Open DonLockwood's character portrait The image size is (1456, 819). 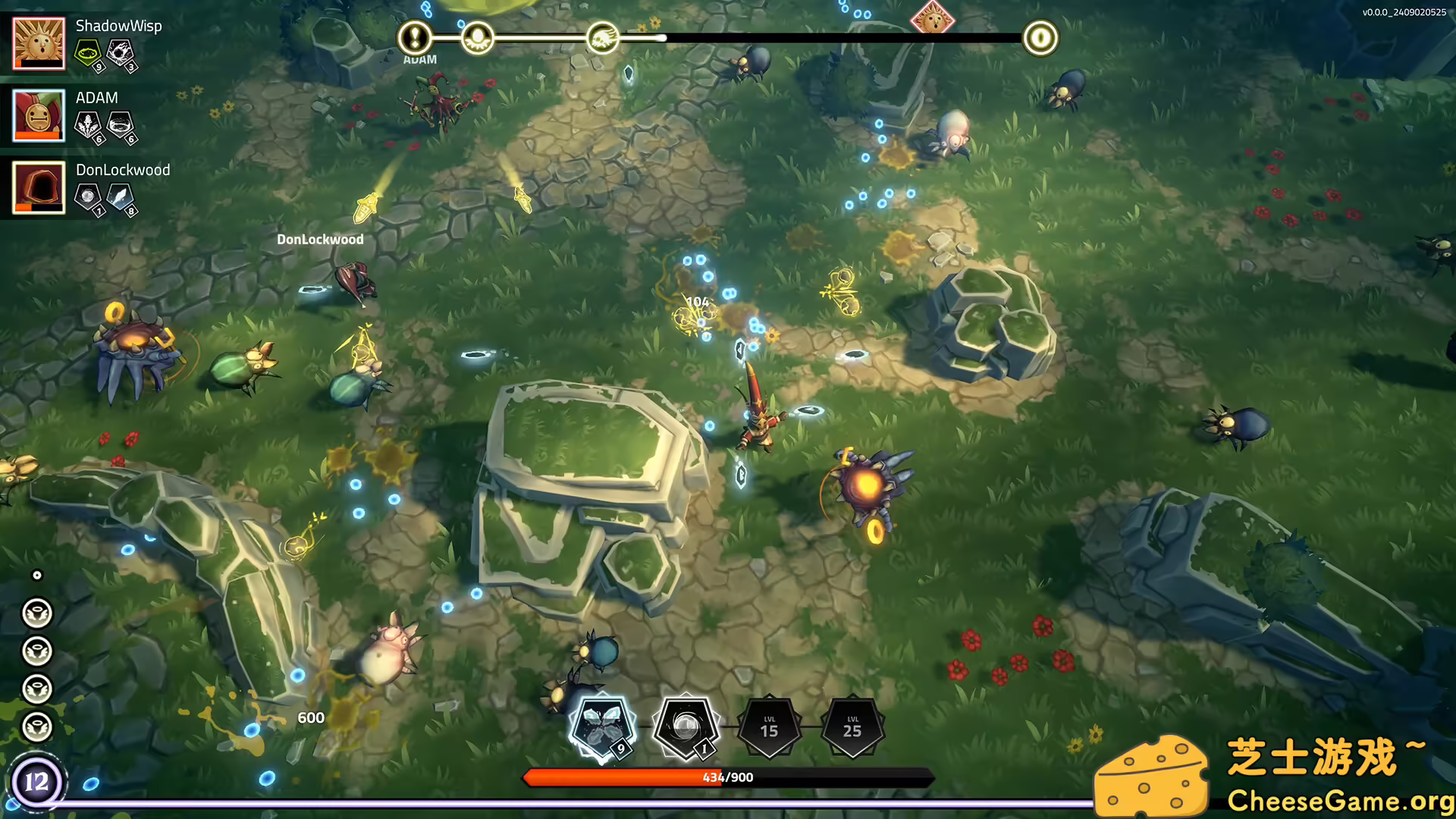(39, 187)
